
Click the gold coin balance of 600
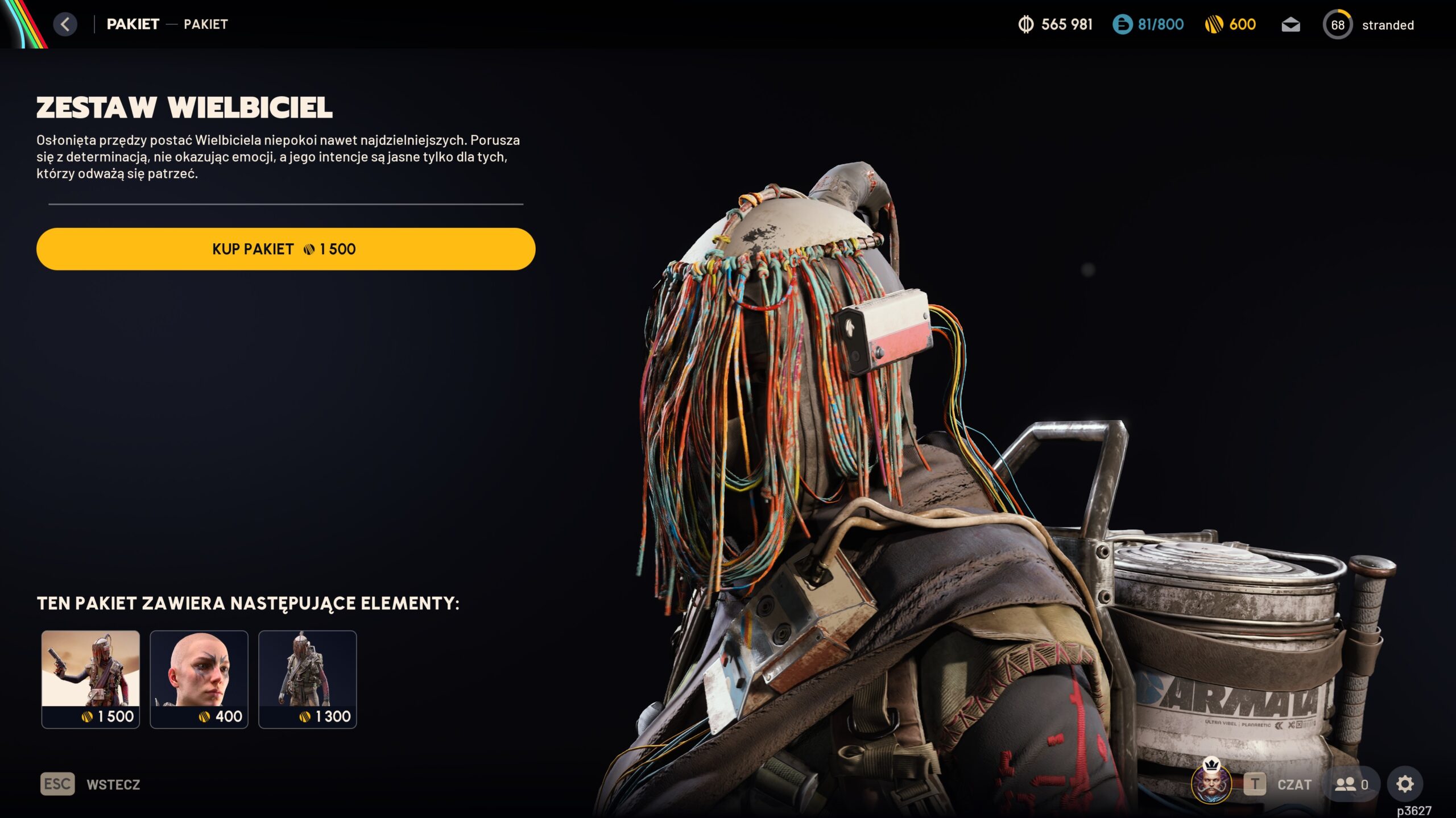tap(1230, 24)
